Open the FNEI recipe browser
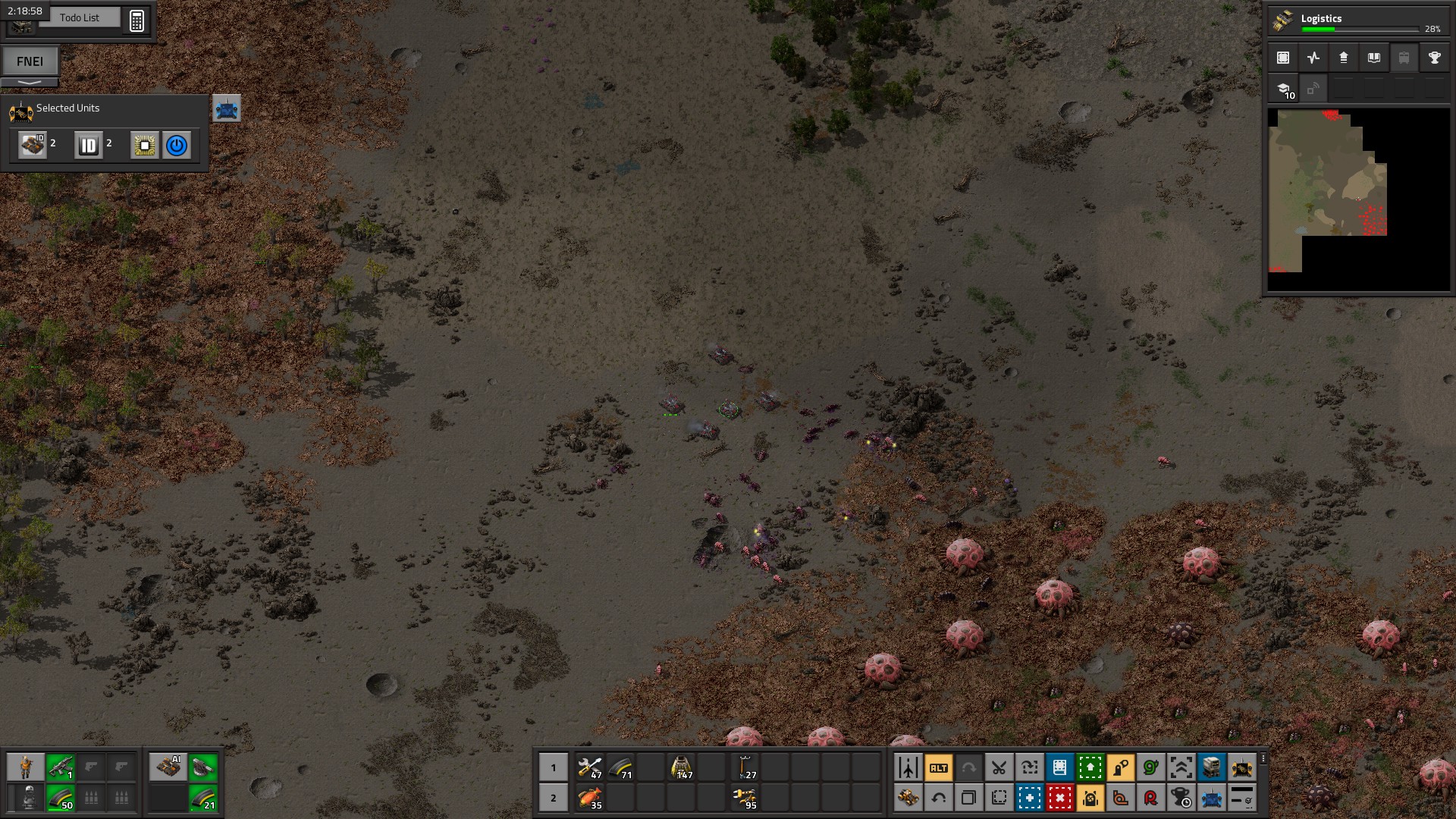This screenshot has width=1456, height=819. [30, 61]
